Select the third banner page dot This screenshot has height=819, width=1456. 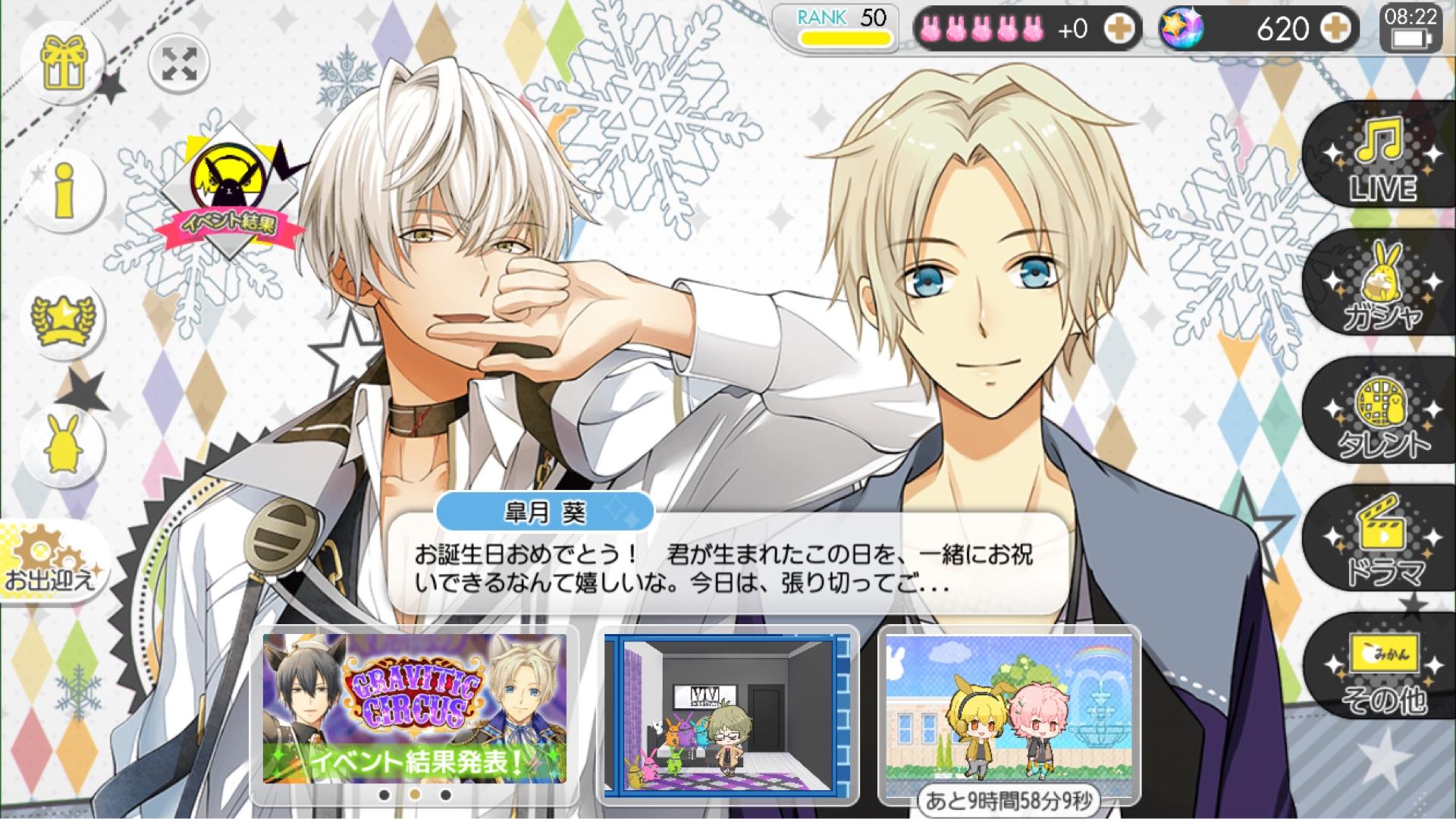[x=446, y=795]
